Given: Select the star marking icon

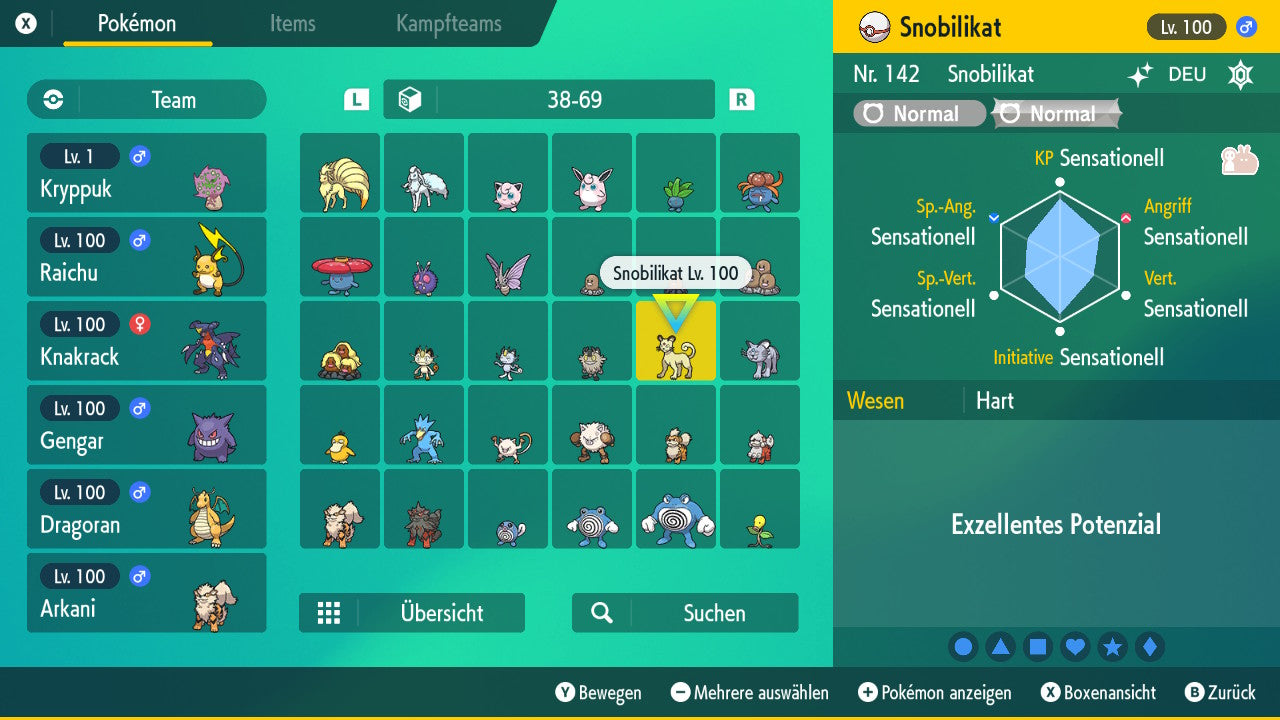Looking at the screenshot, I should coord(1112,647).
